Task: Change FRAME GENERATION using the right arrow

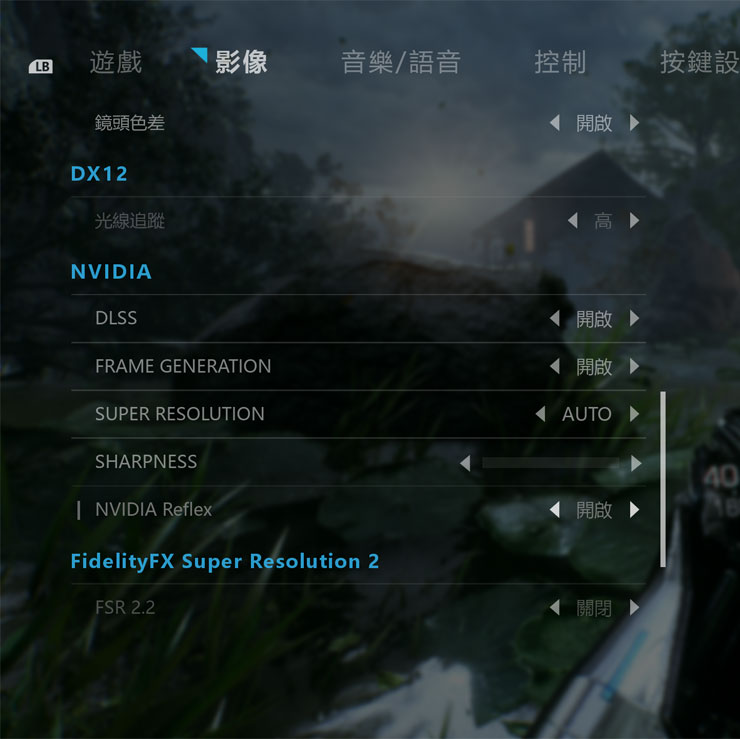Action: [x=634, y=367]
